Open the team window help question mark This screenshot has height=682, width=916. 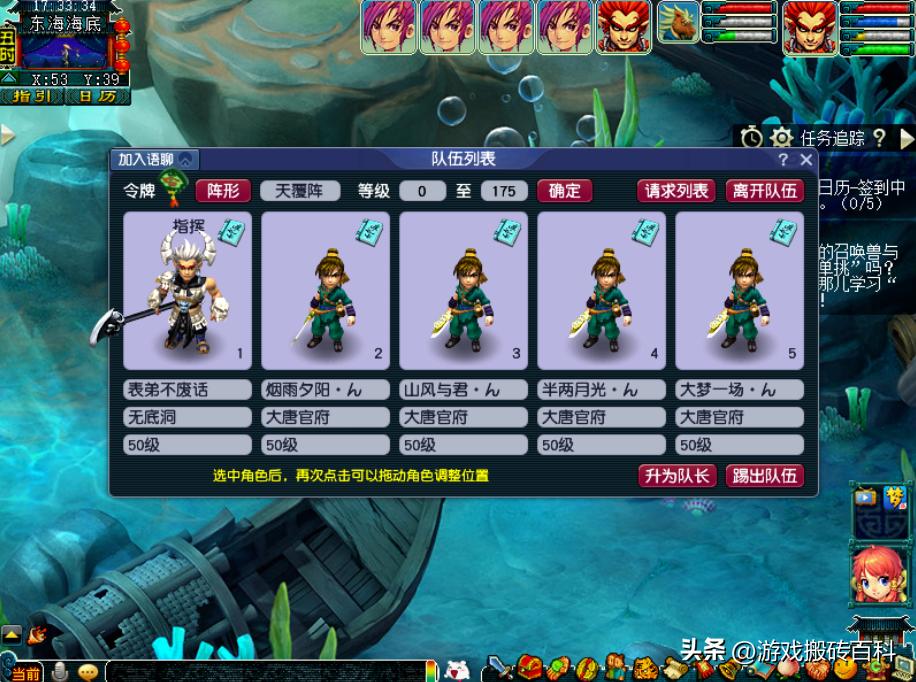point(784,160)
